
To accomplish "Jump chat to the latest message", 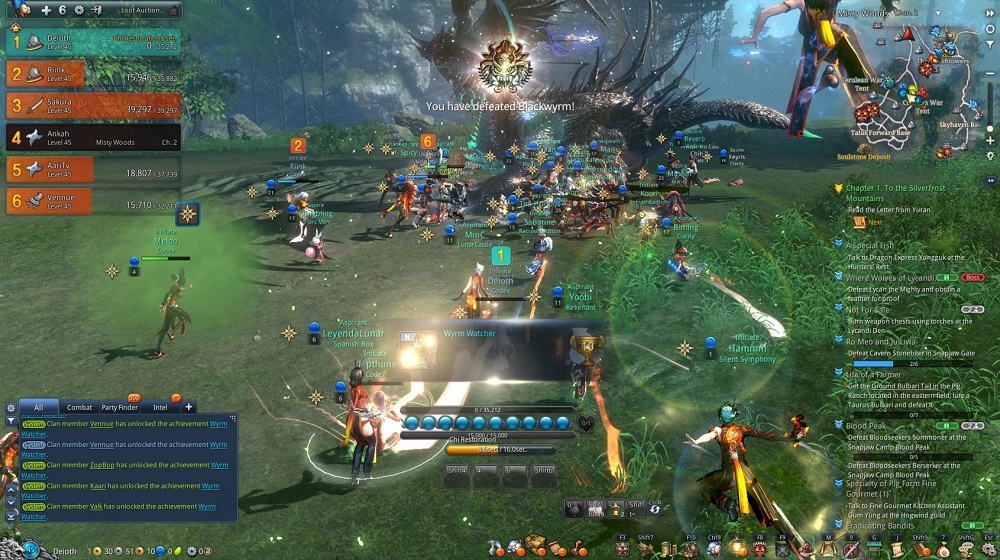I will click(11, 515).
